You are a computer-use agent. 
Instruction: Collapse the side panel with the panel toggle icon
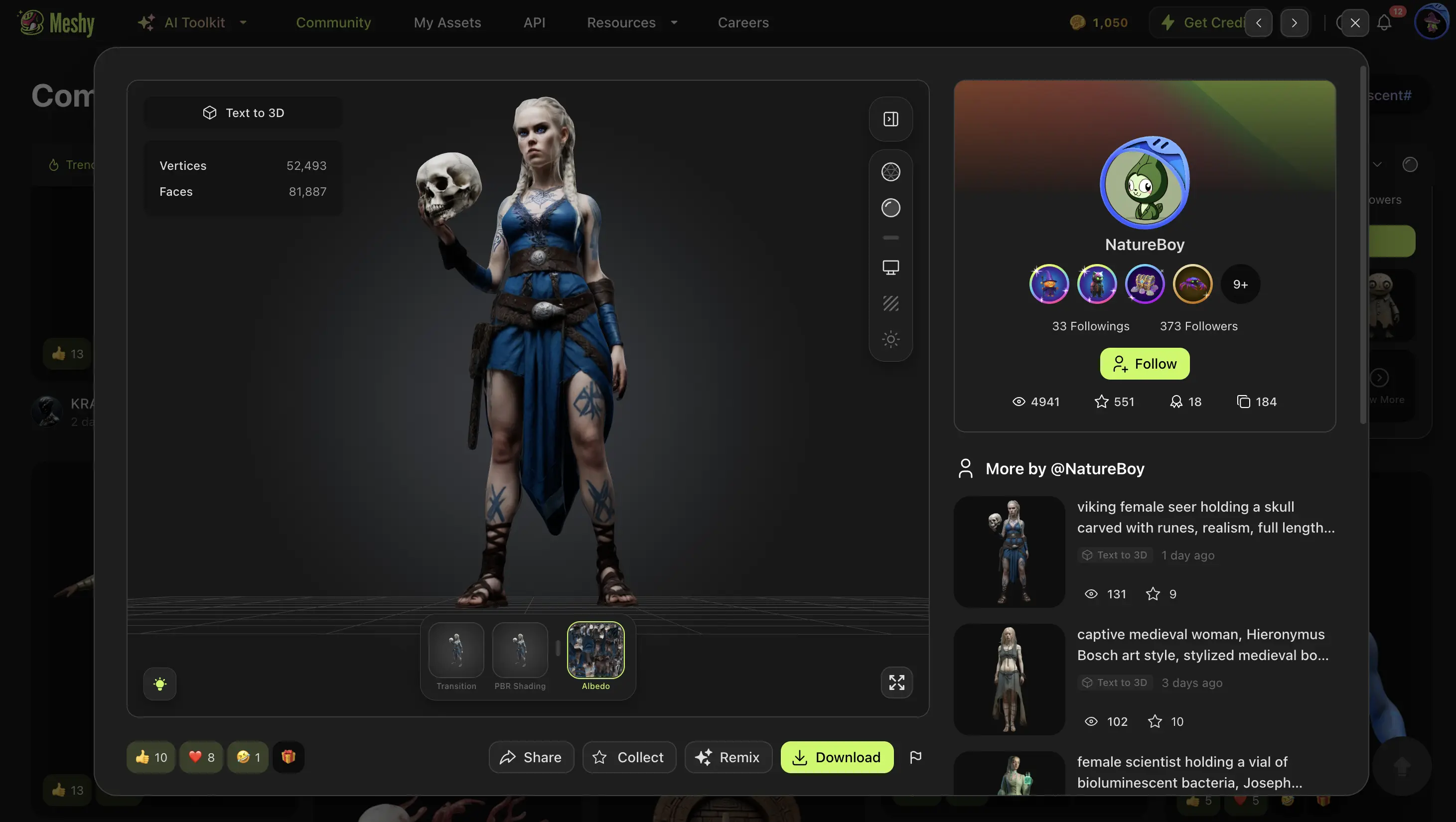point(890,119)
